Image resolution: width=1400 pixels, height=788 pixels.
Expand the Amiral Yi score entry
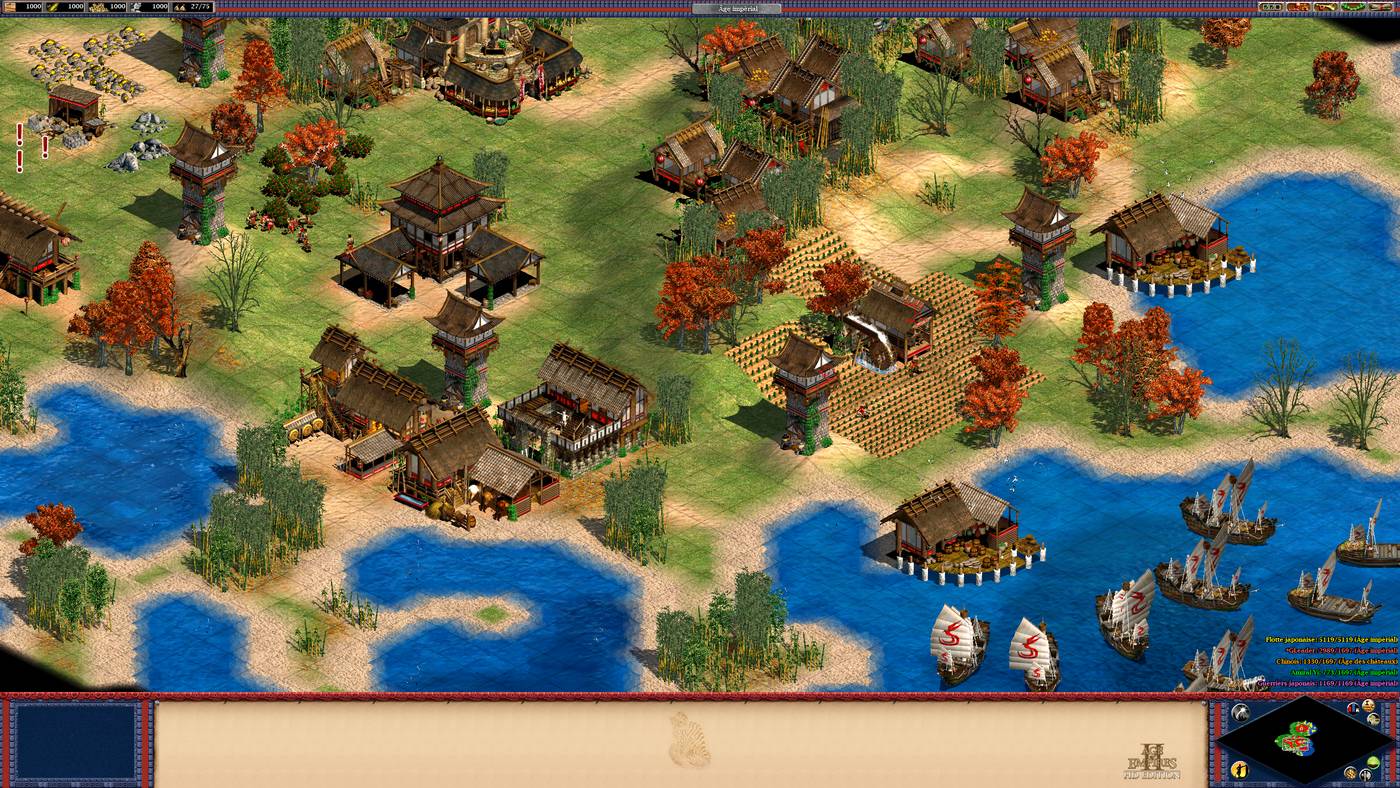[x=1328, y=672]
